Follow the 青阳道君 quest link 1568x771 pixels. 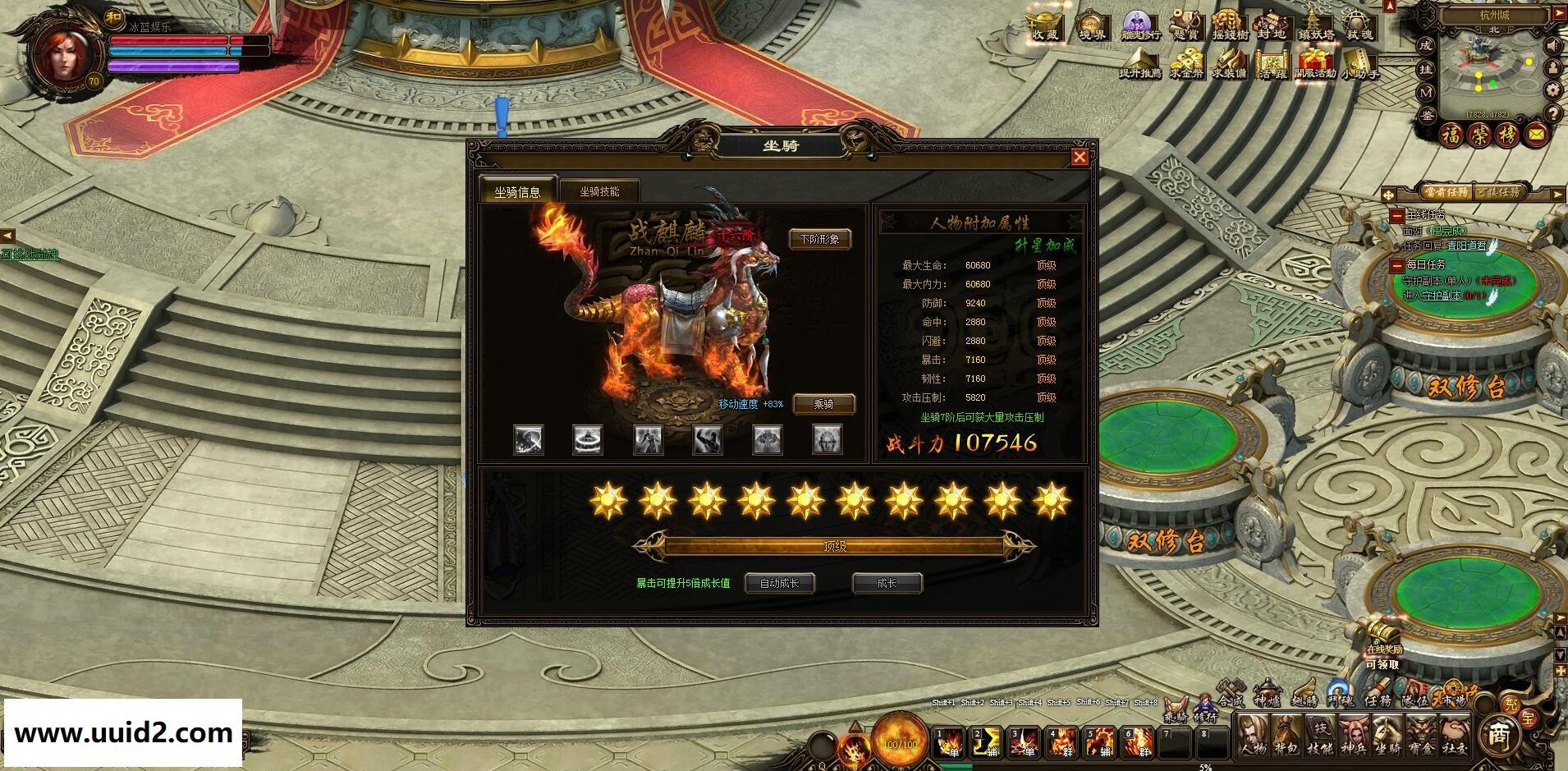(1465, 246)
